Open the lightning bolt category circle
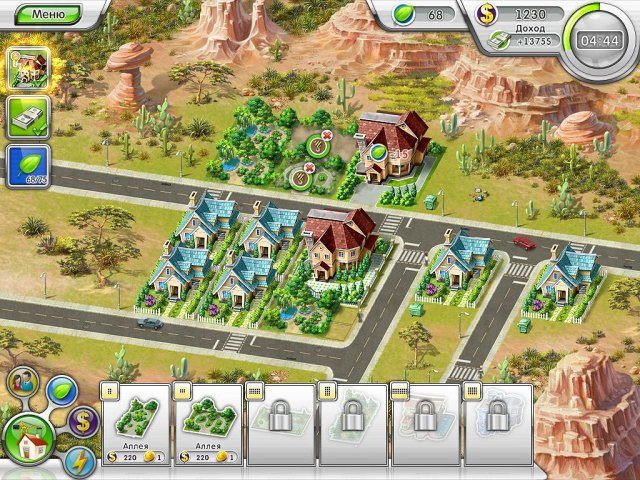The image size is (640, 480). (78, 460)
